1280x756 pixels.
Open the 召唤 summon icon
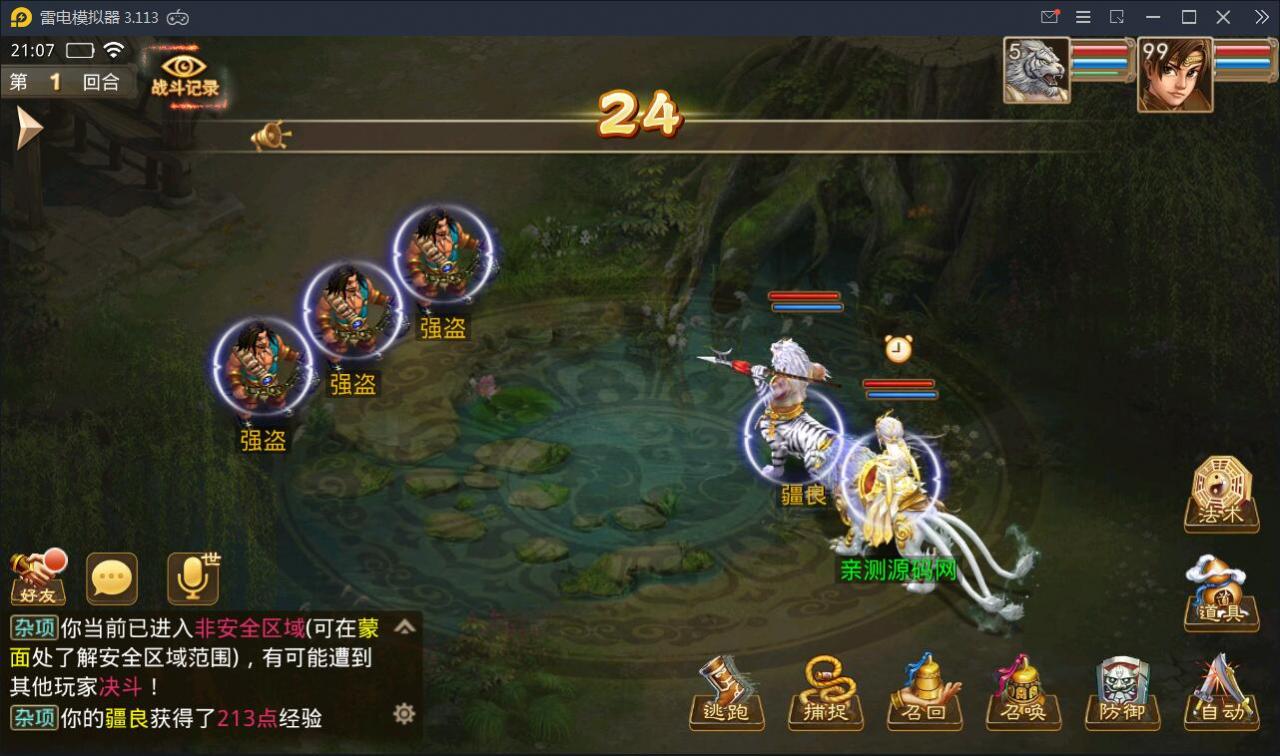pyautogui.click(x=1022, y=692)
